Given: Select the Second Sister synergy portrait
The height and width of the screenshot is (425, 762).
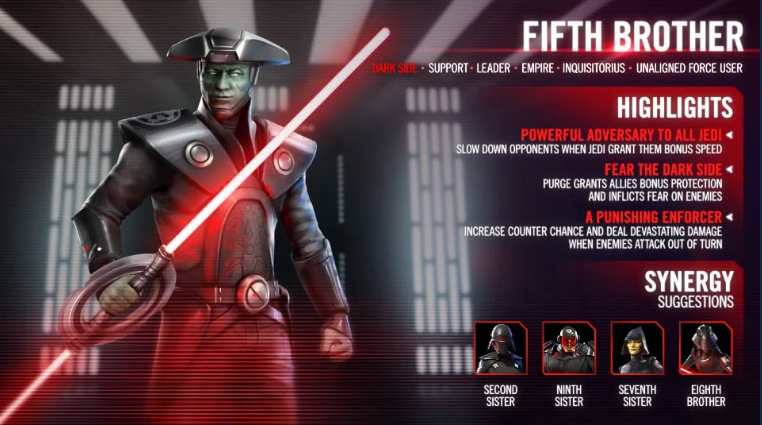Looking at the screenshot, I should pyautogui.click(x=500, y=347).
